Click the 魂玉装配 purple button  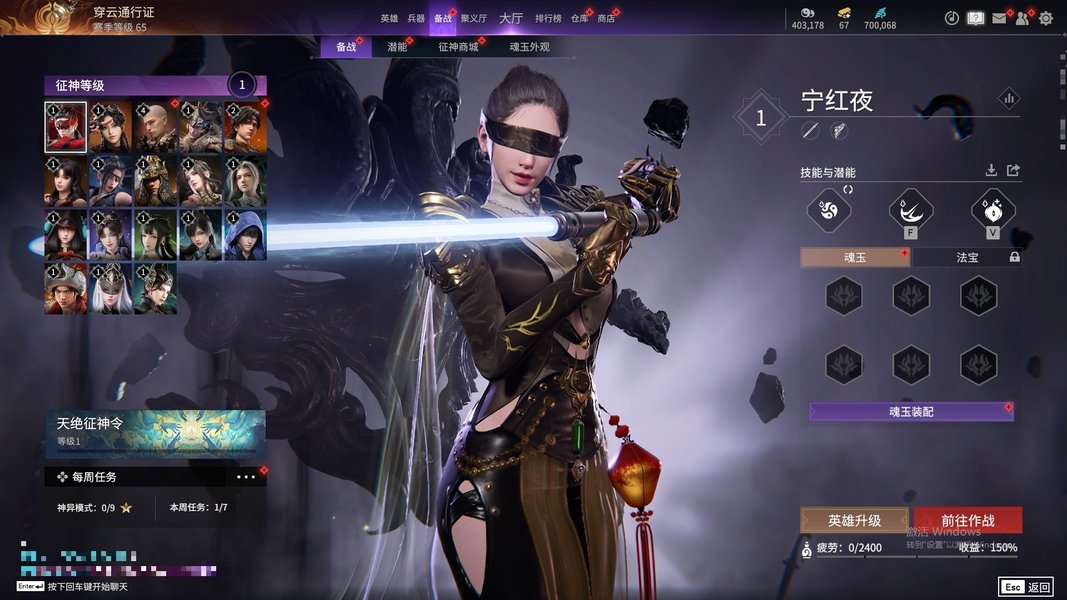[911, 411]
